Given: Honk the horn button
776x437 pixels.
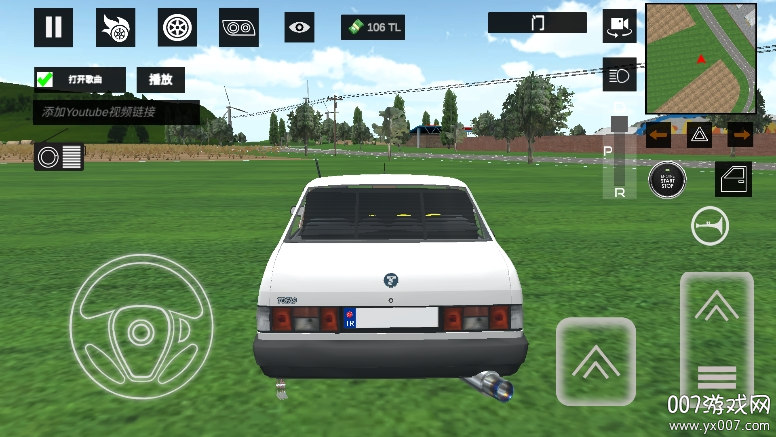Looking at the screenshot, I should (709, 227).
